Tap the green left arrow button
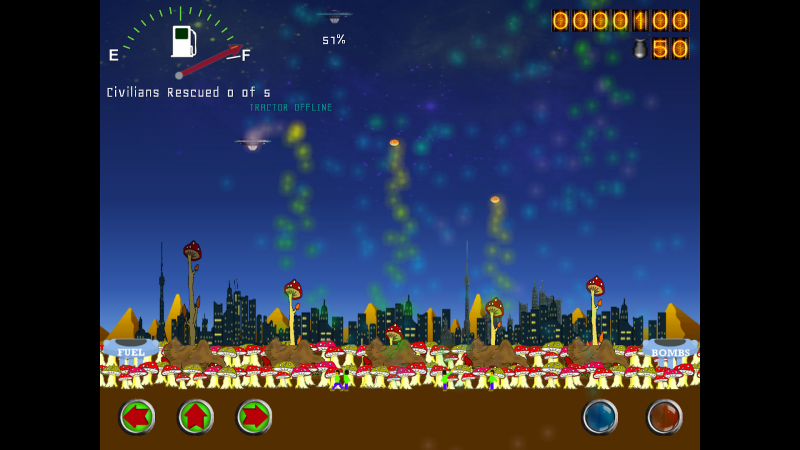 [137, 416]
